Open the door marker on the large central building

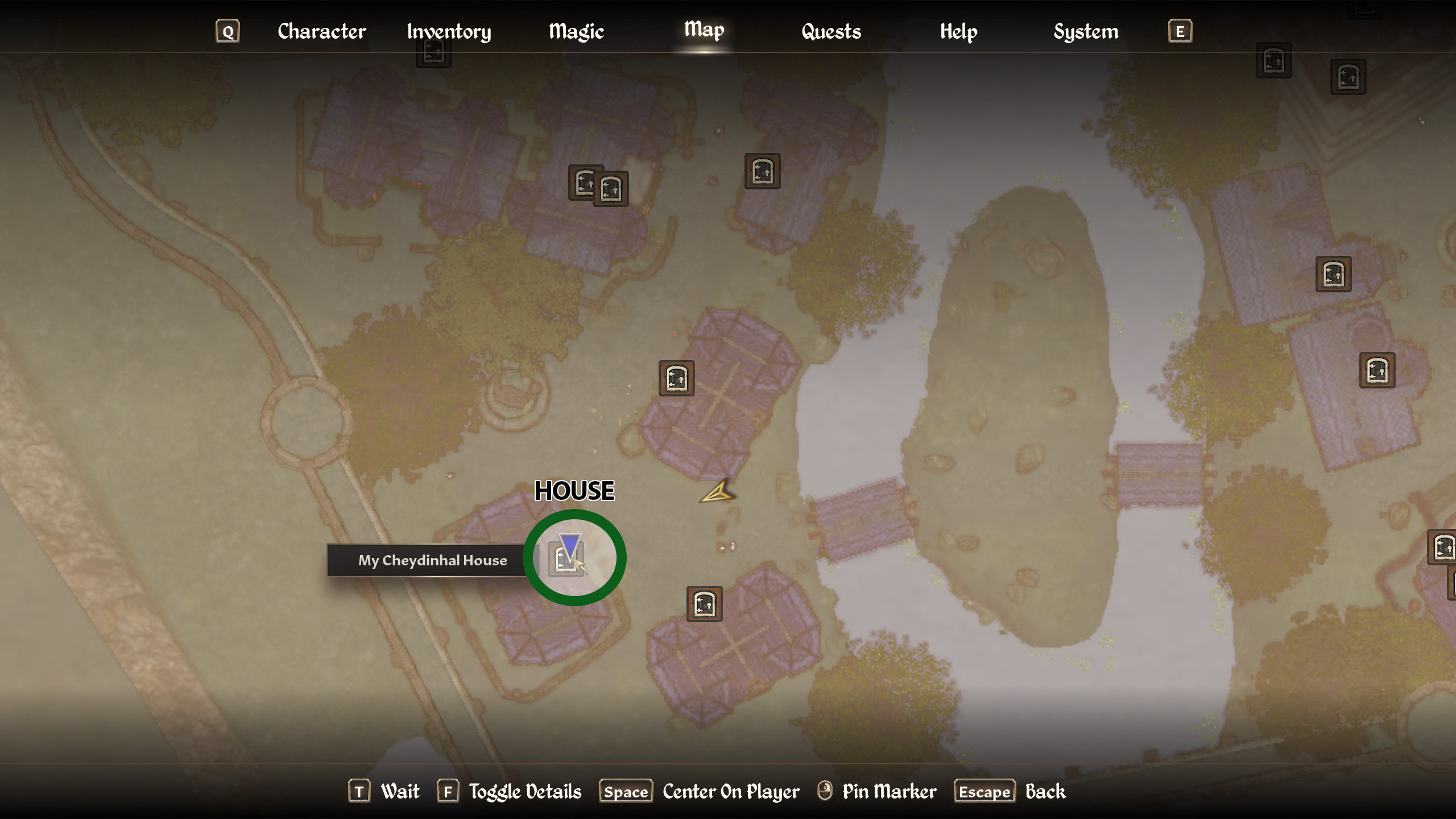point(677,378)
